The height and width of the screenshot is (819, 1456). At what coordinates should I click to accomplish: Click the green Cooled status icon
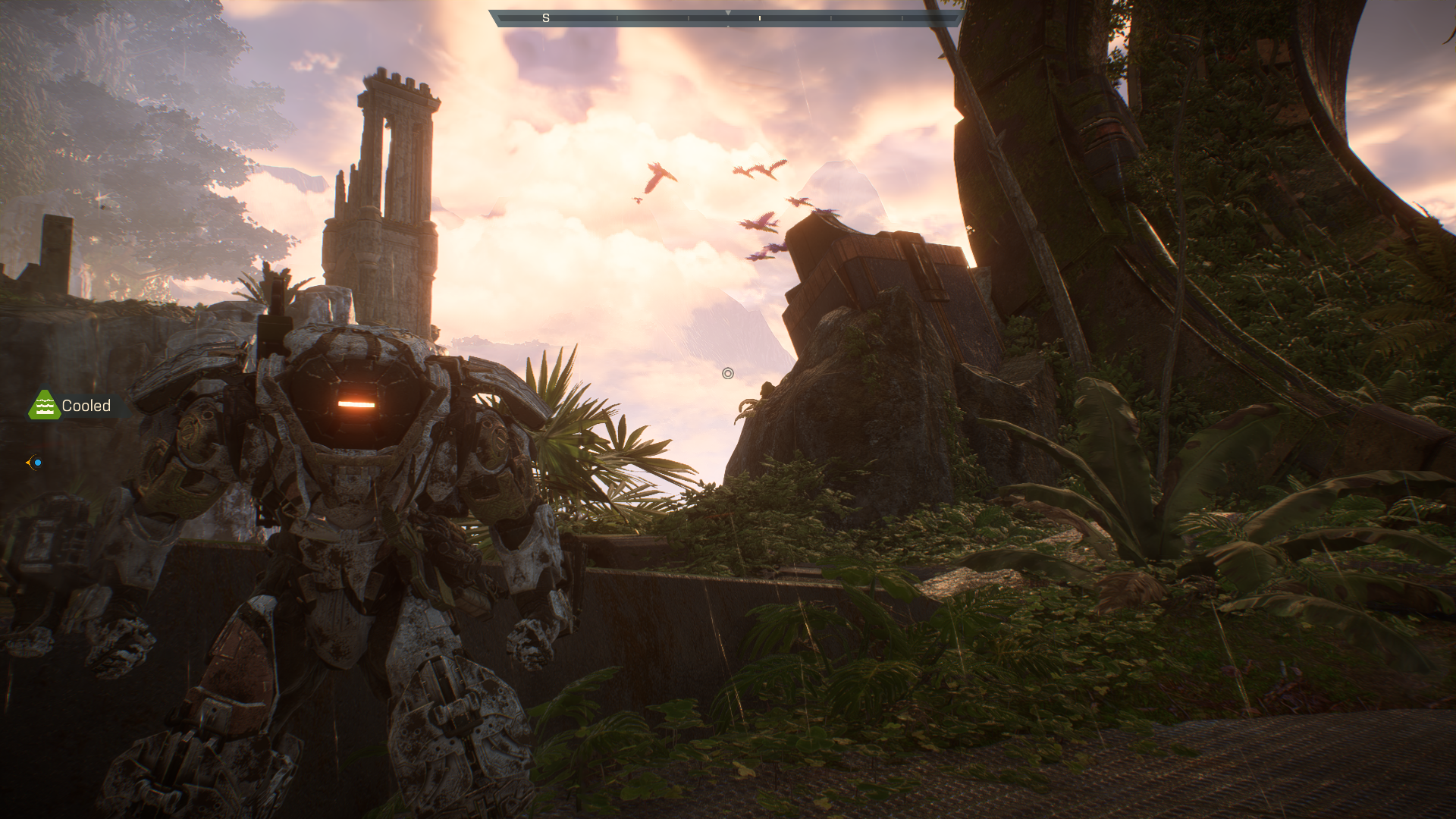pos(44,406)
